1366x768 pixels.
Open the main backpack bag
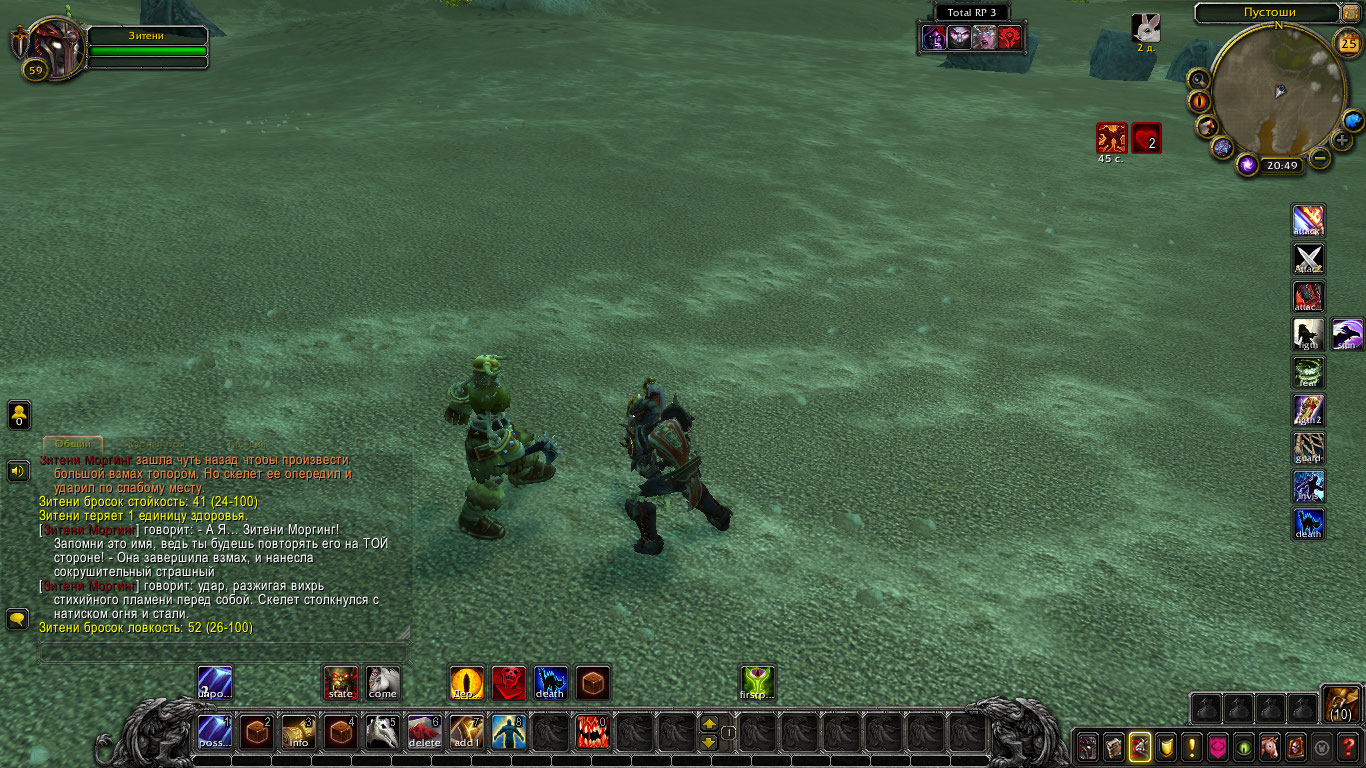[x=1341, y=705]
